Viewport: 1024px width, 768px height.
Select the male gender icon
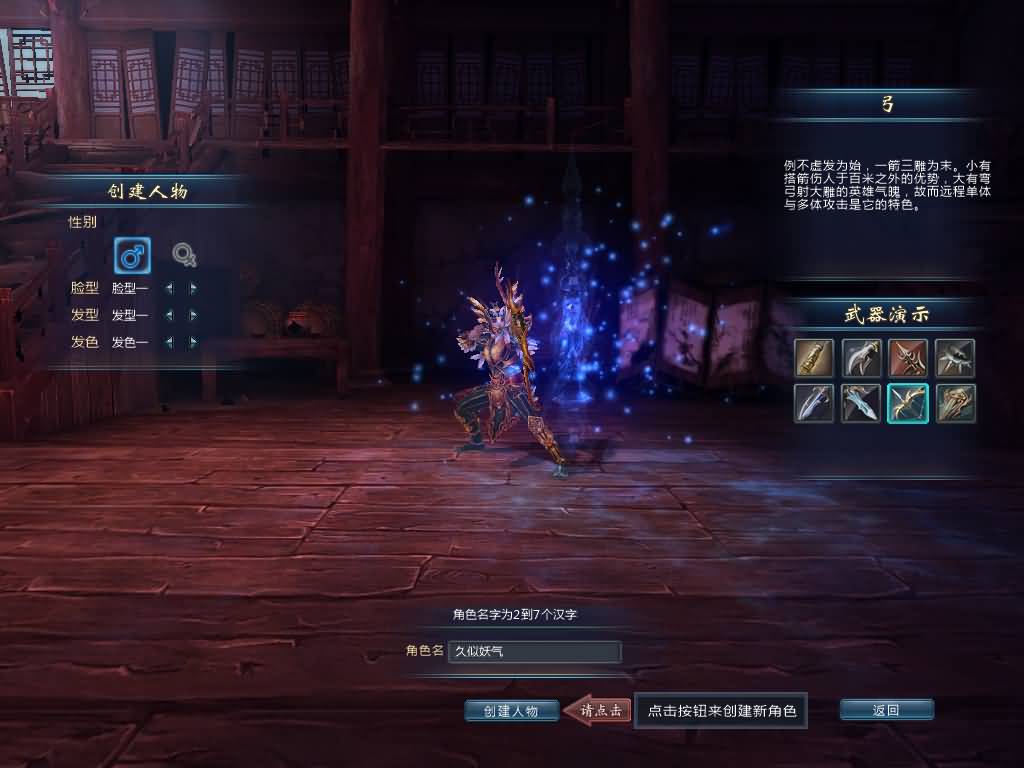point(132,256)
